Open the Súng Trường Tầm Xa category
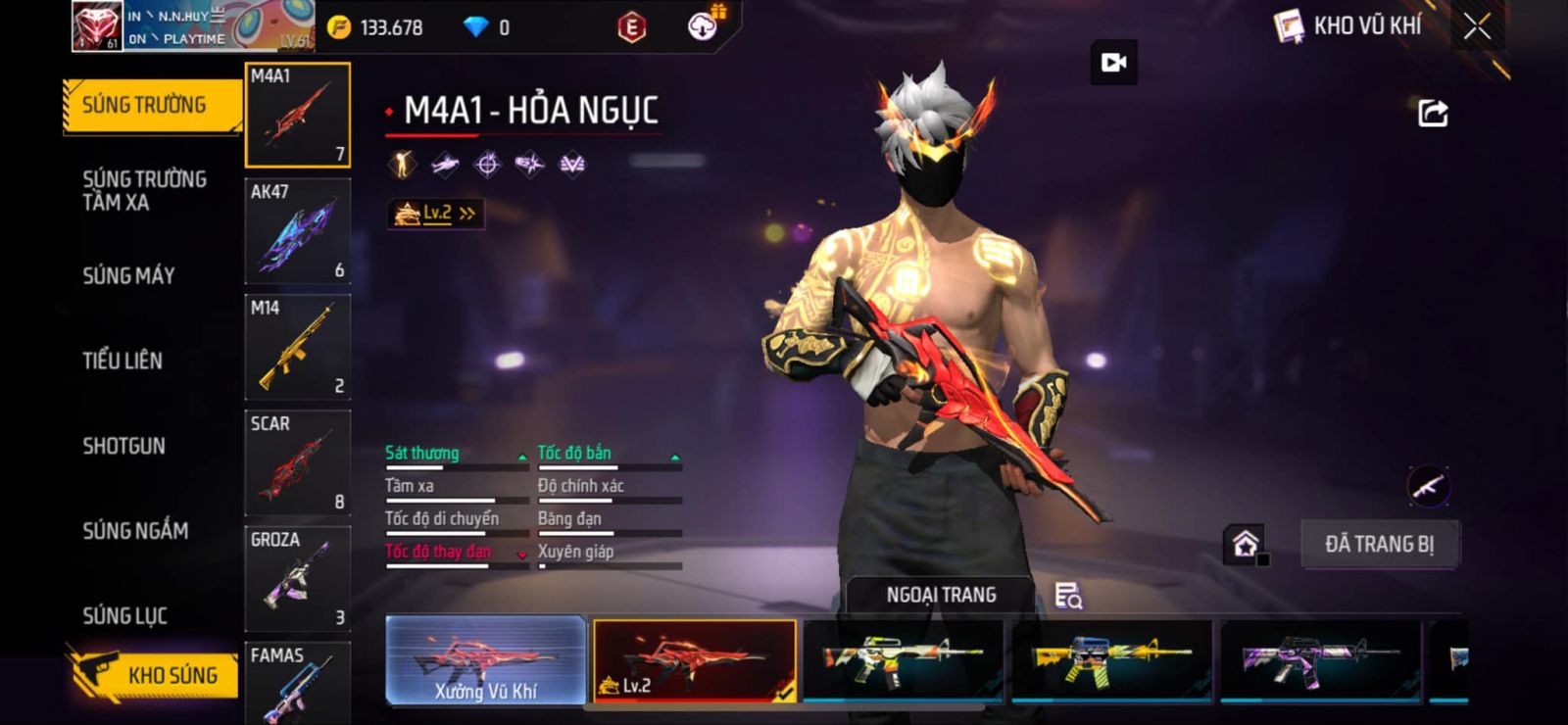1568x725 pixels. 144,191
